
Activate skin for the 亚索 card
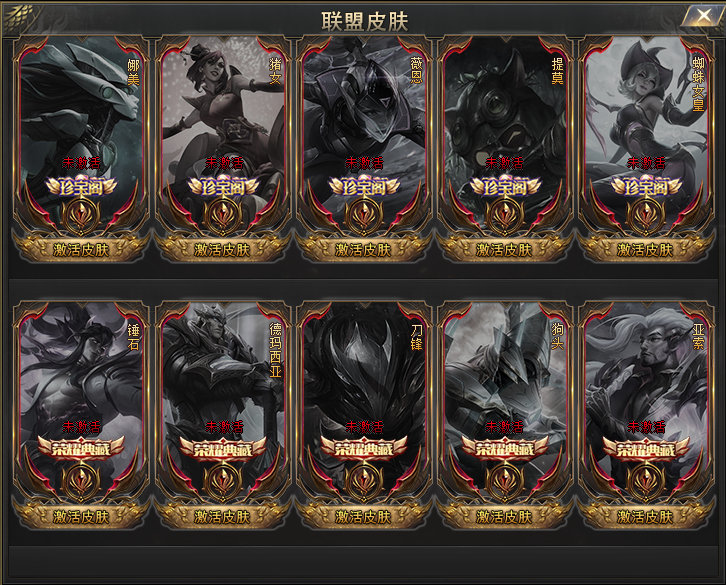coord(645,517)
